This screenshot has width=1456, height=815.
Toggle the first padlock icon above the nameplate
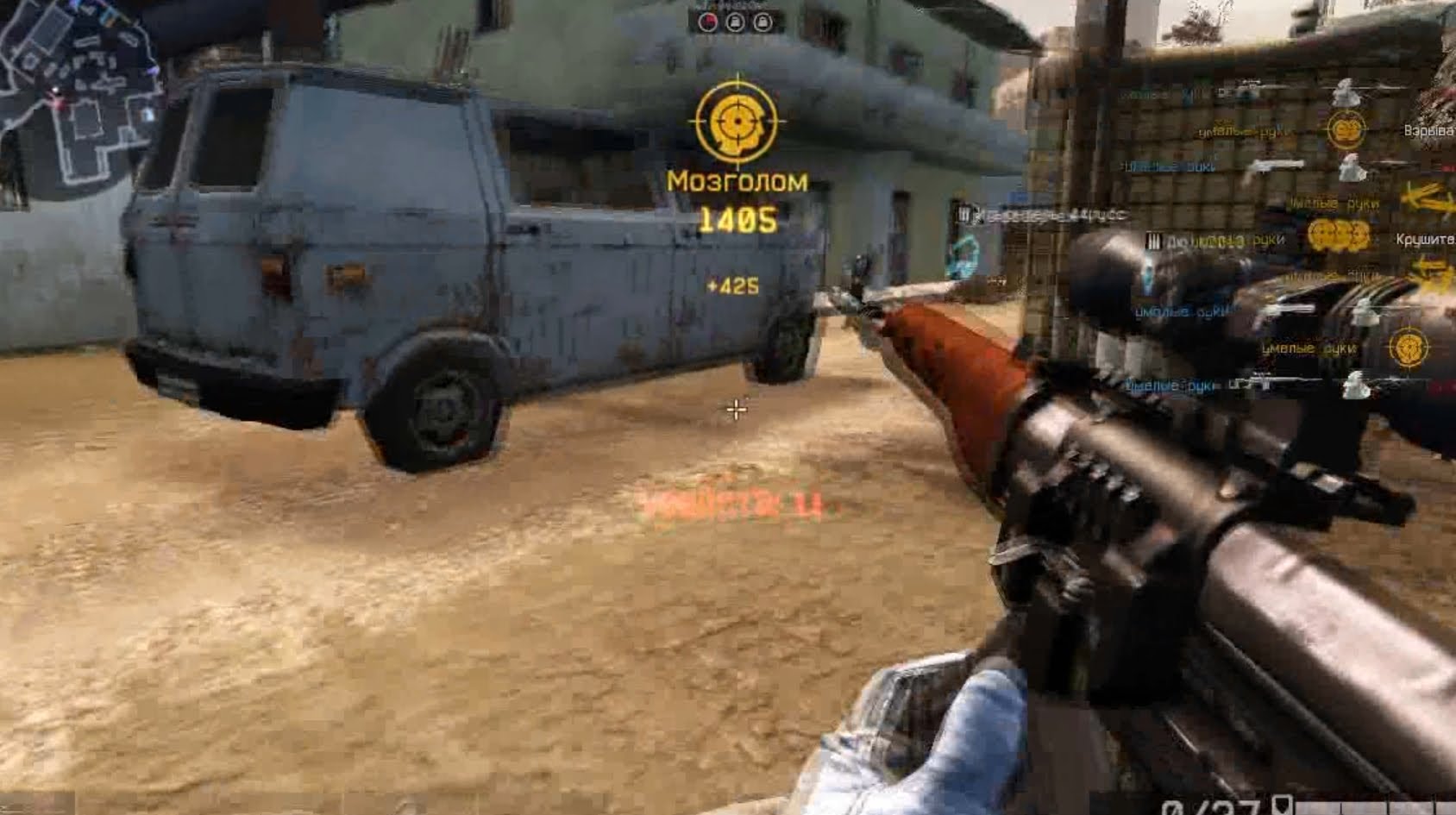point(736,22)
